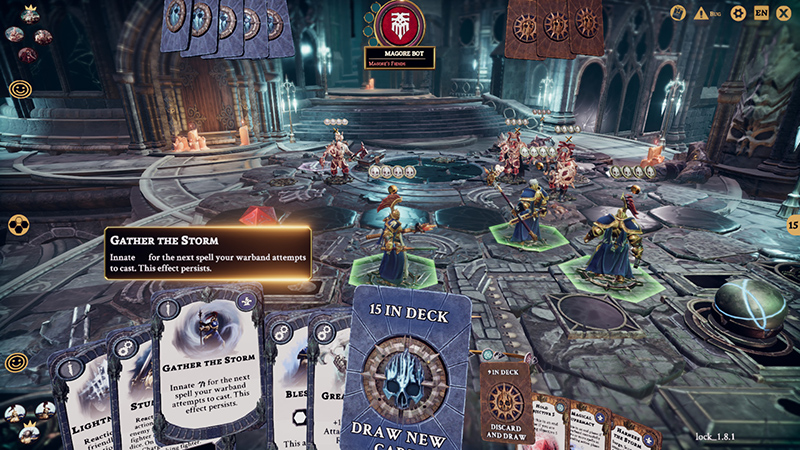Change the EN language option
This screenshot has height=450, width=800.
[x=762, y=13]
